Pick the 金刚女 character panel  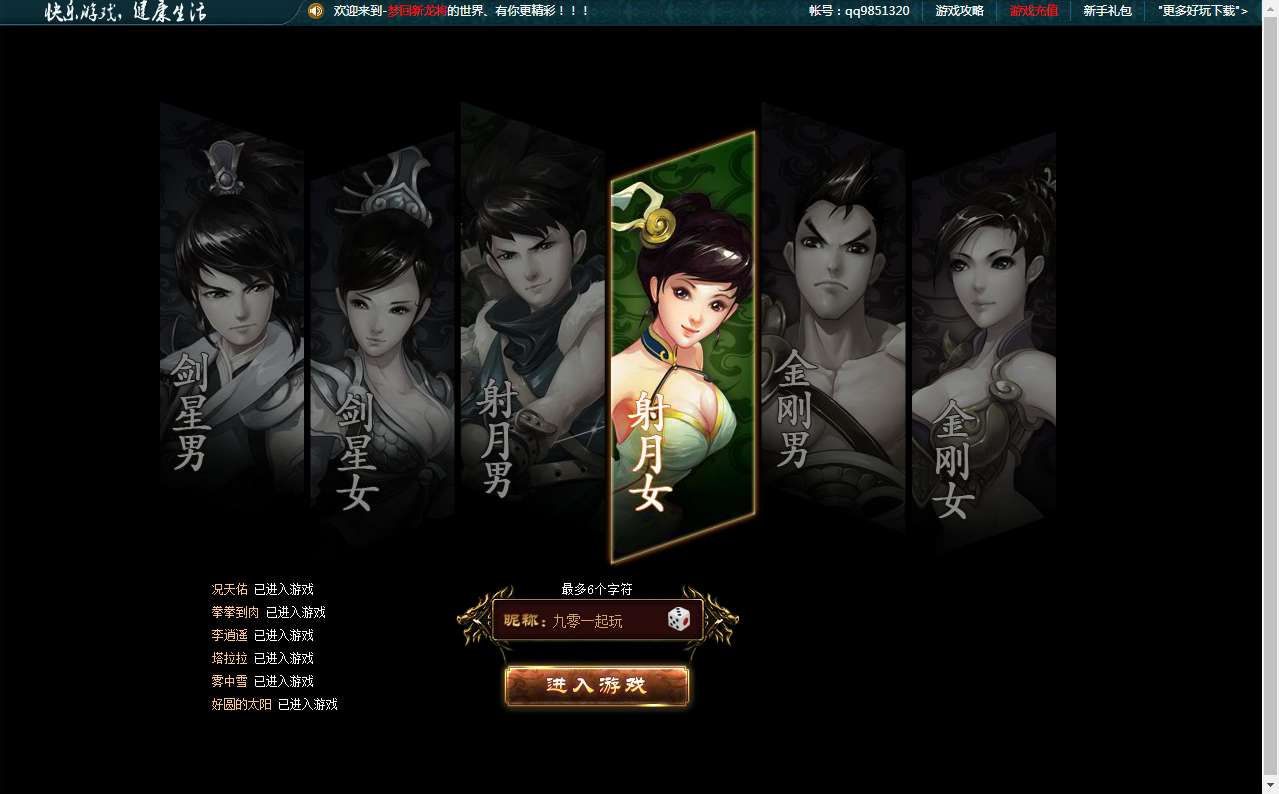click(983, 340)
